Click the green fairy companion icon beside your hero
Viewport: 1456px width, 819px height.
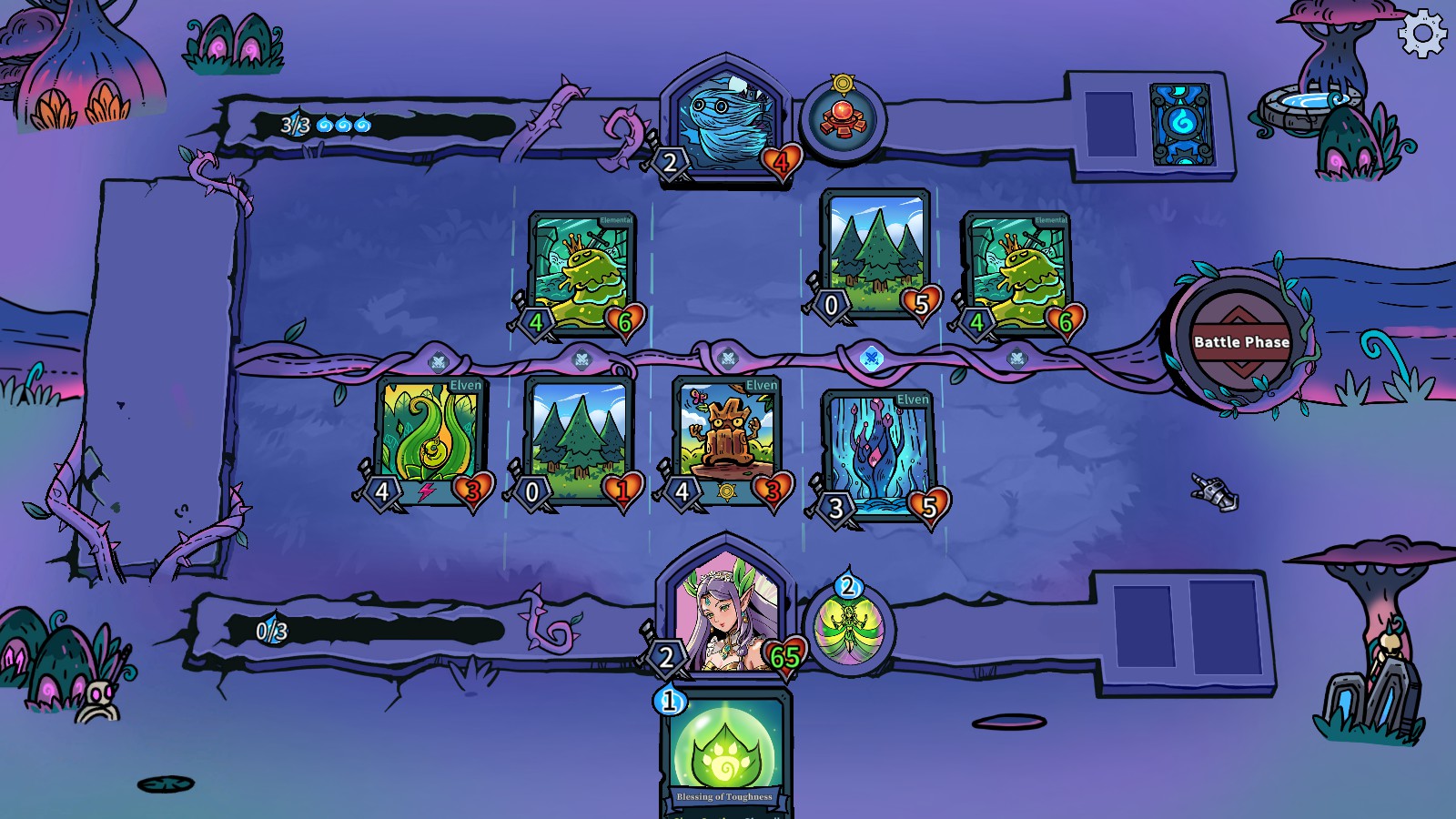click(x=848, y=627)
